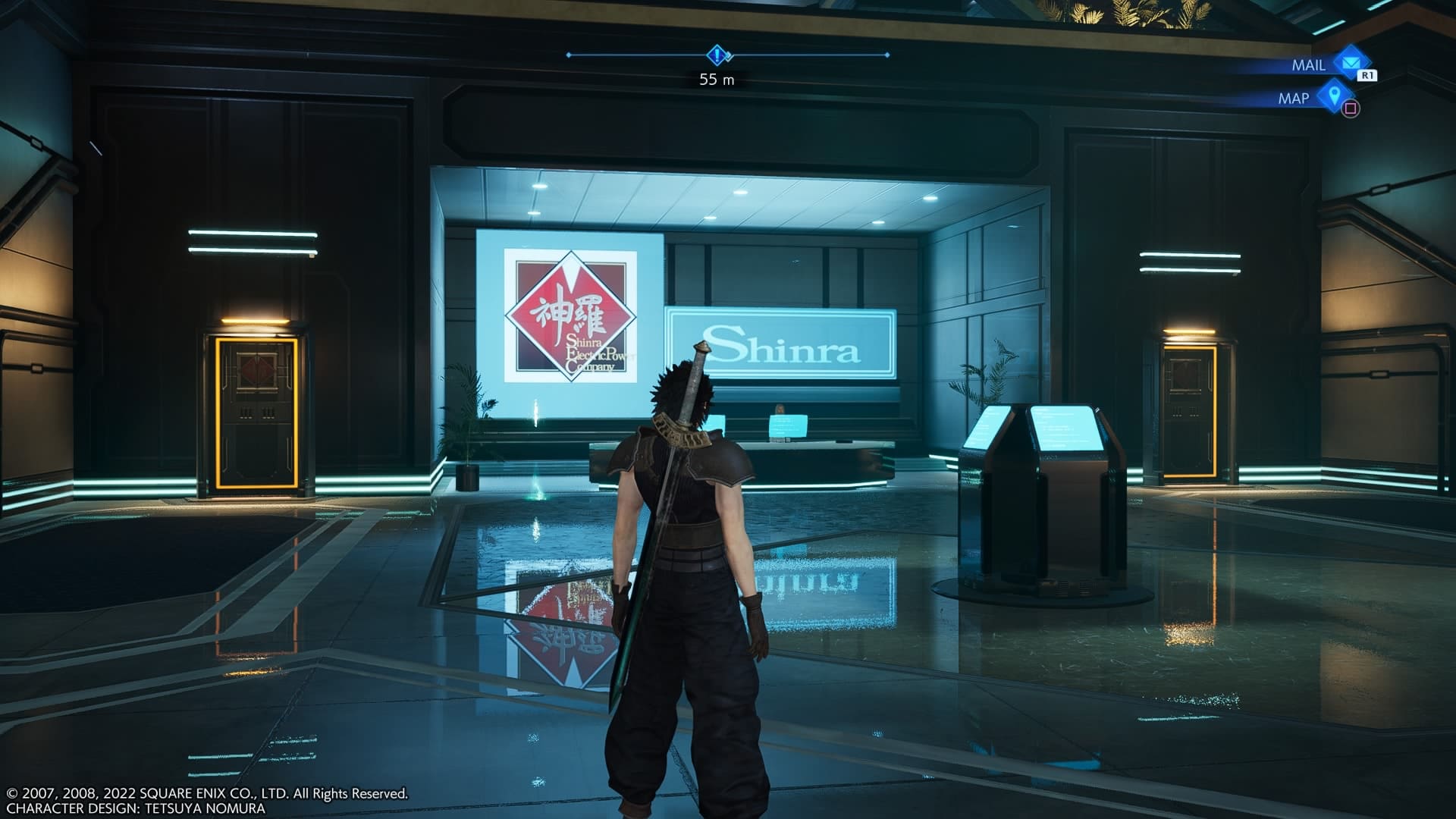
Task: Select the objective marker on the compass
Action: click(717, 55)
